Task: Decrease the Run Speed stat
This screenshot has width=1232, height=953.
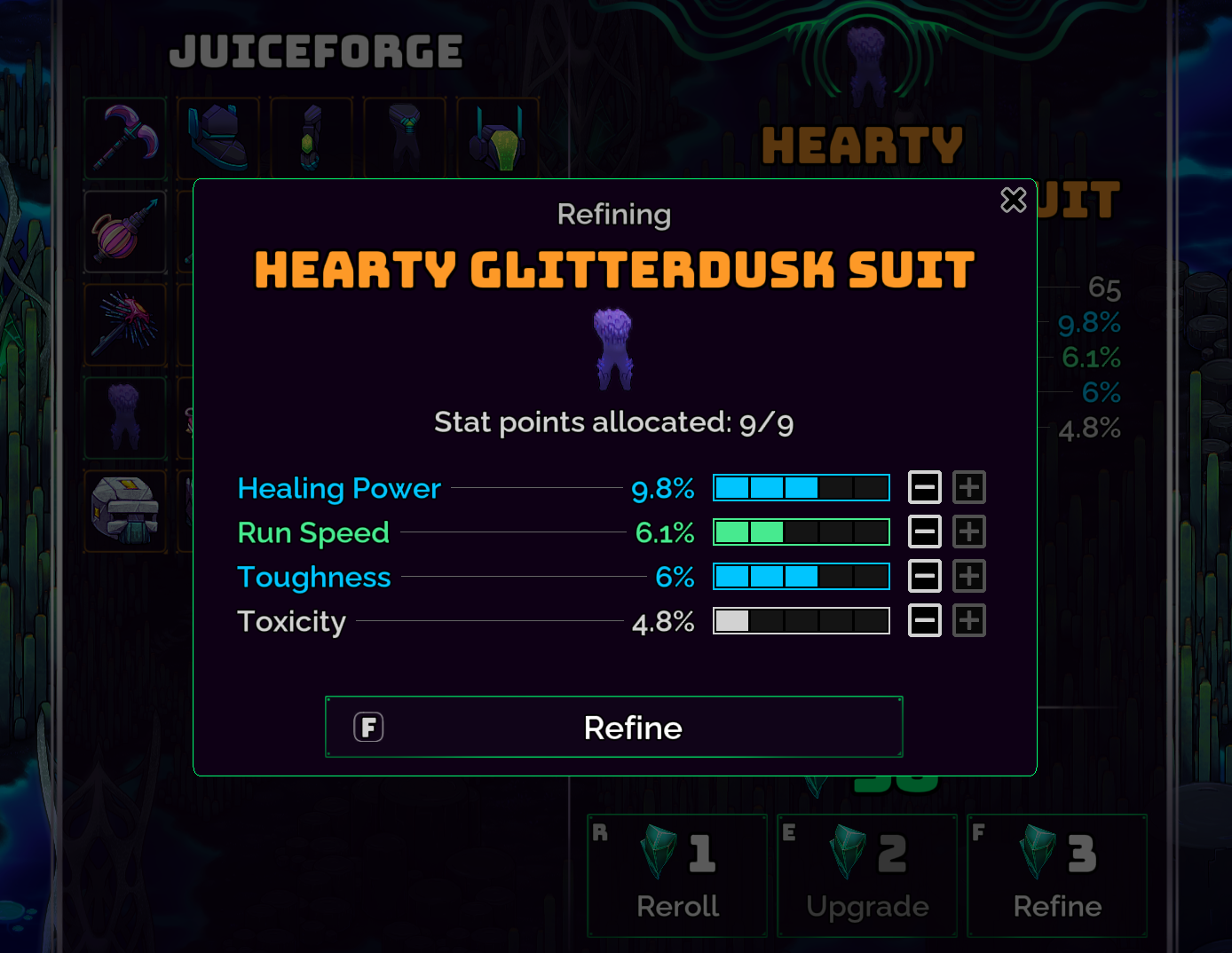Action: [x=925, y=532]
